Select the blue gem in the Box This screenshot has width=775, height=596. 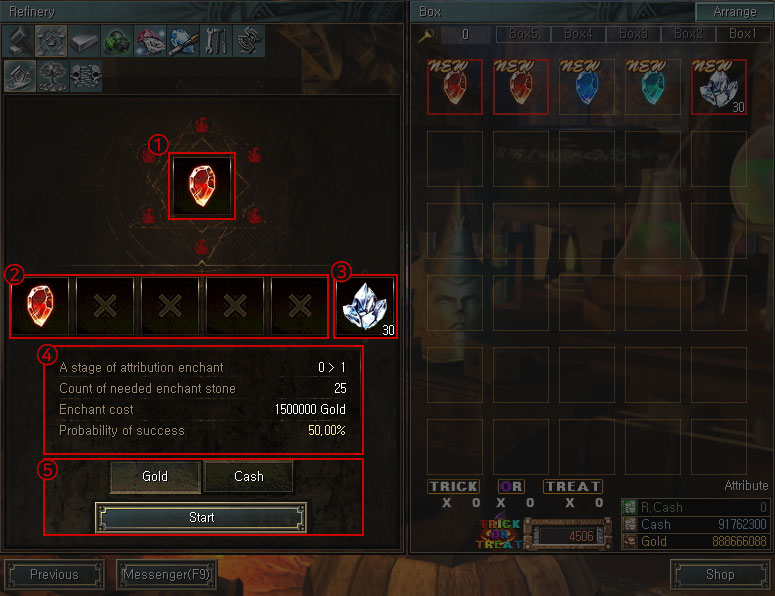[587, 88]
